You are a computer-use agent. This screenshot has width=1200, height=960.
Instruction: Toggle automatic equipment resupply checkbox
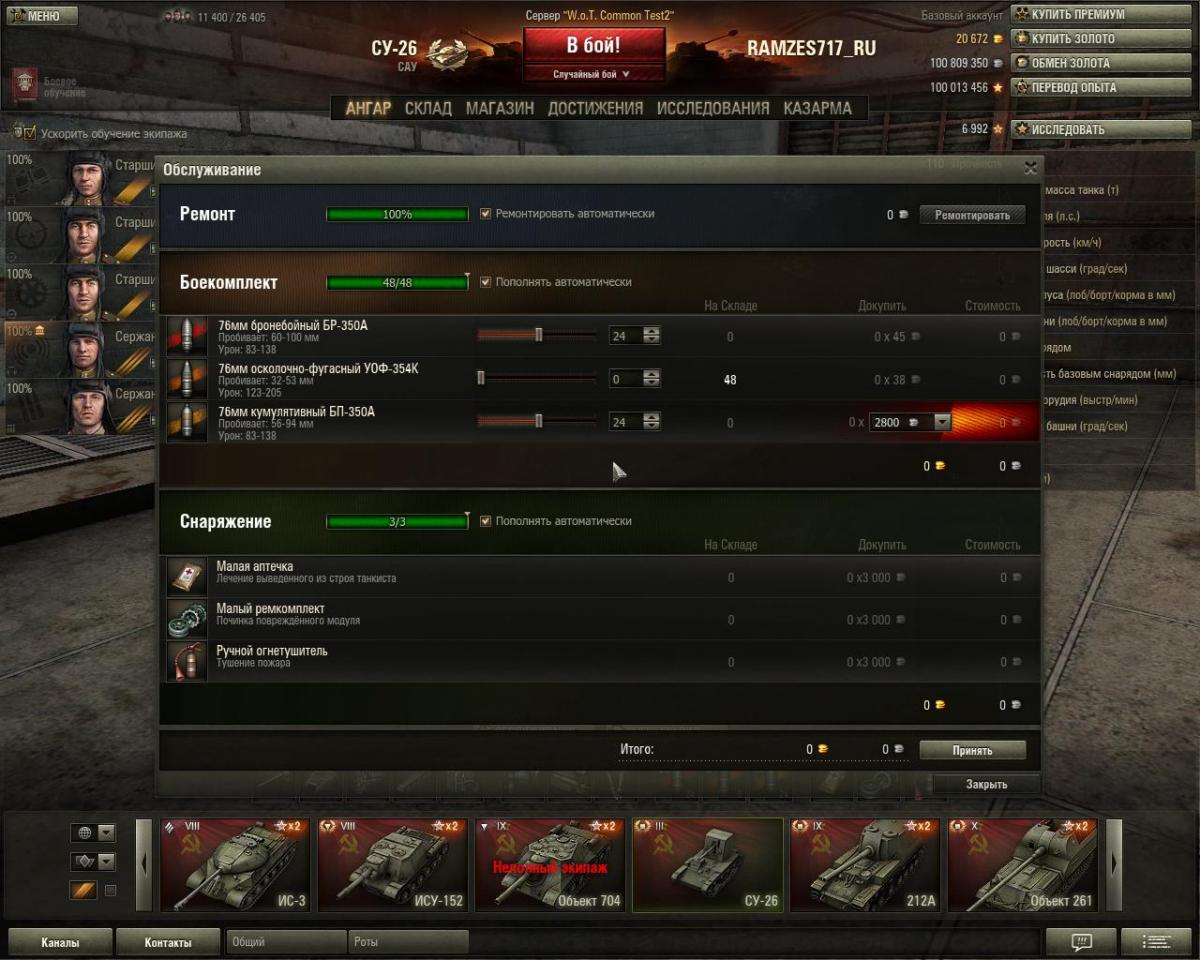(486, 521)
